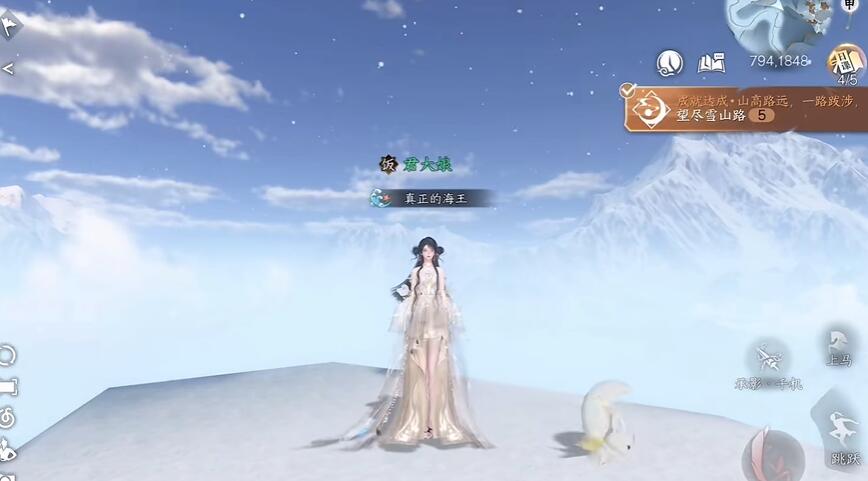
Task: Click the open book journal icon
Action: 711,62
